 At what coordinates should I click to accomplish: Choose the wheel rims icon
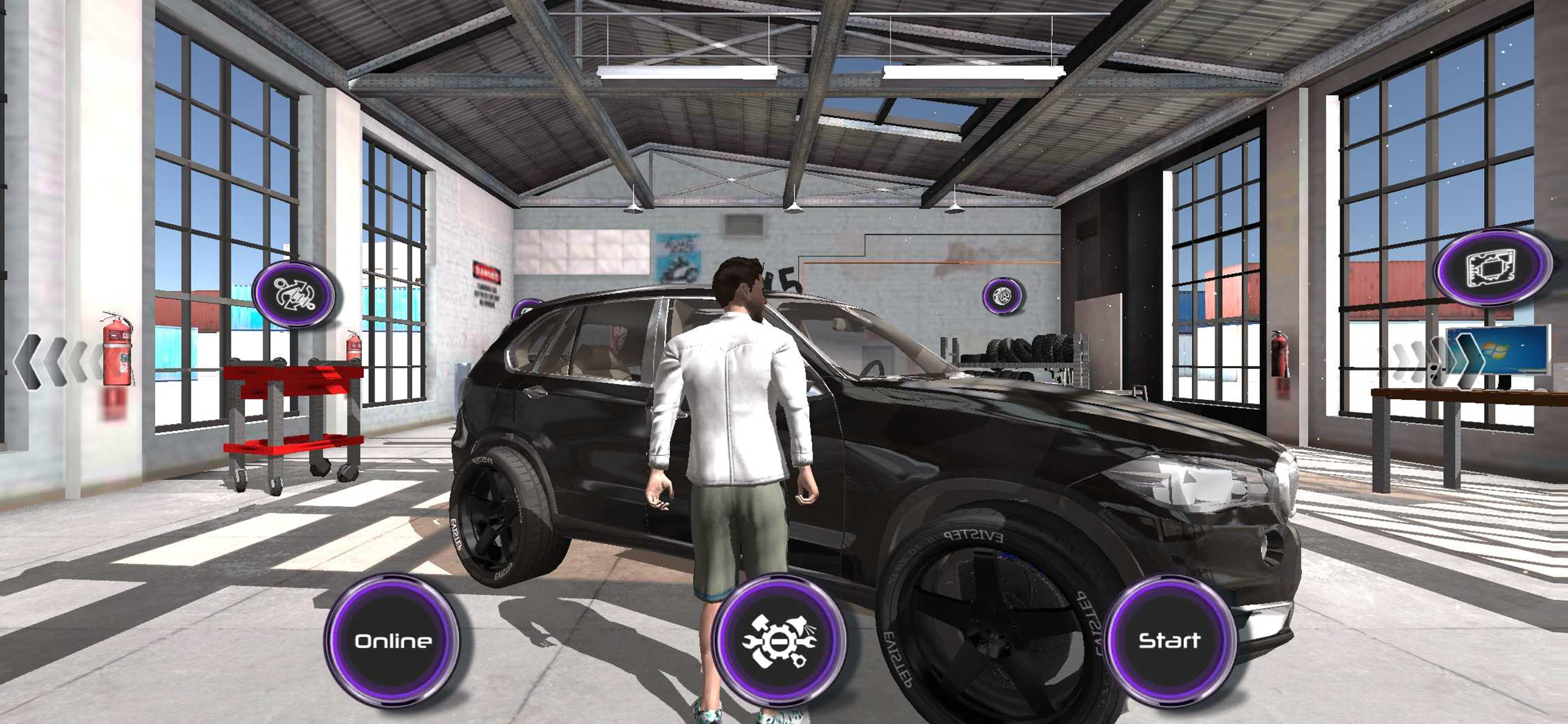(1002, 296)
